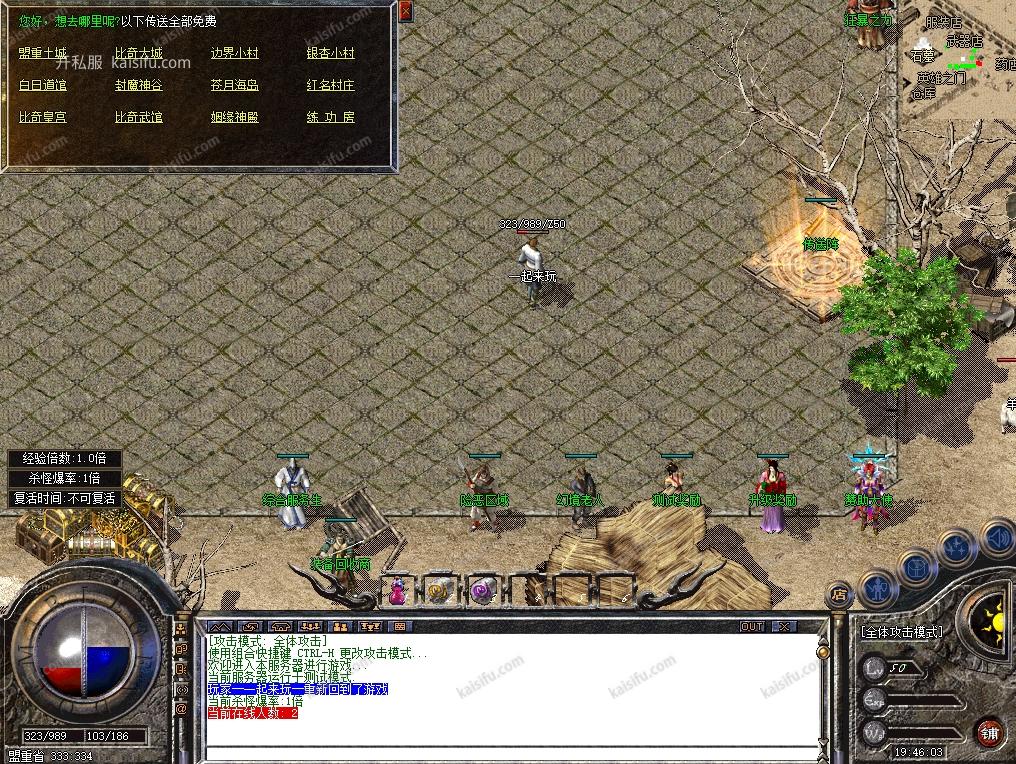Select the 红名村庄 destination

(330, 85)
